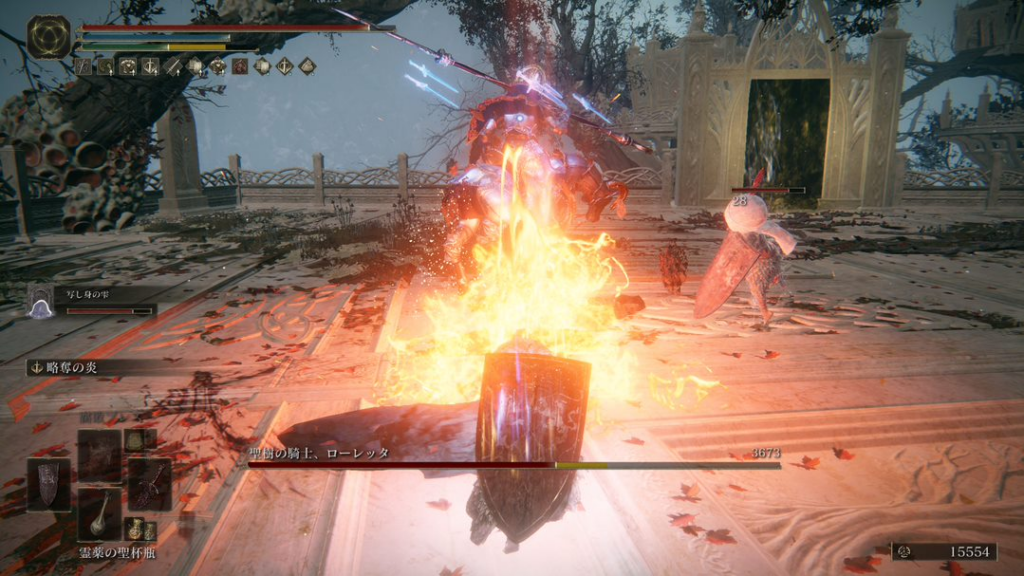This screenshot has height=576, width=1024.
Task: Click the golden rune emblem beside the health bar
Action: click(48, 37)
